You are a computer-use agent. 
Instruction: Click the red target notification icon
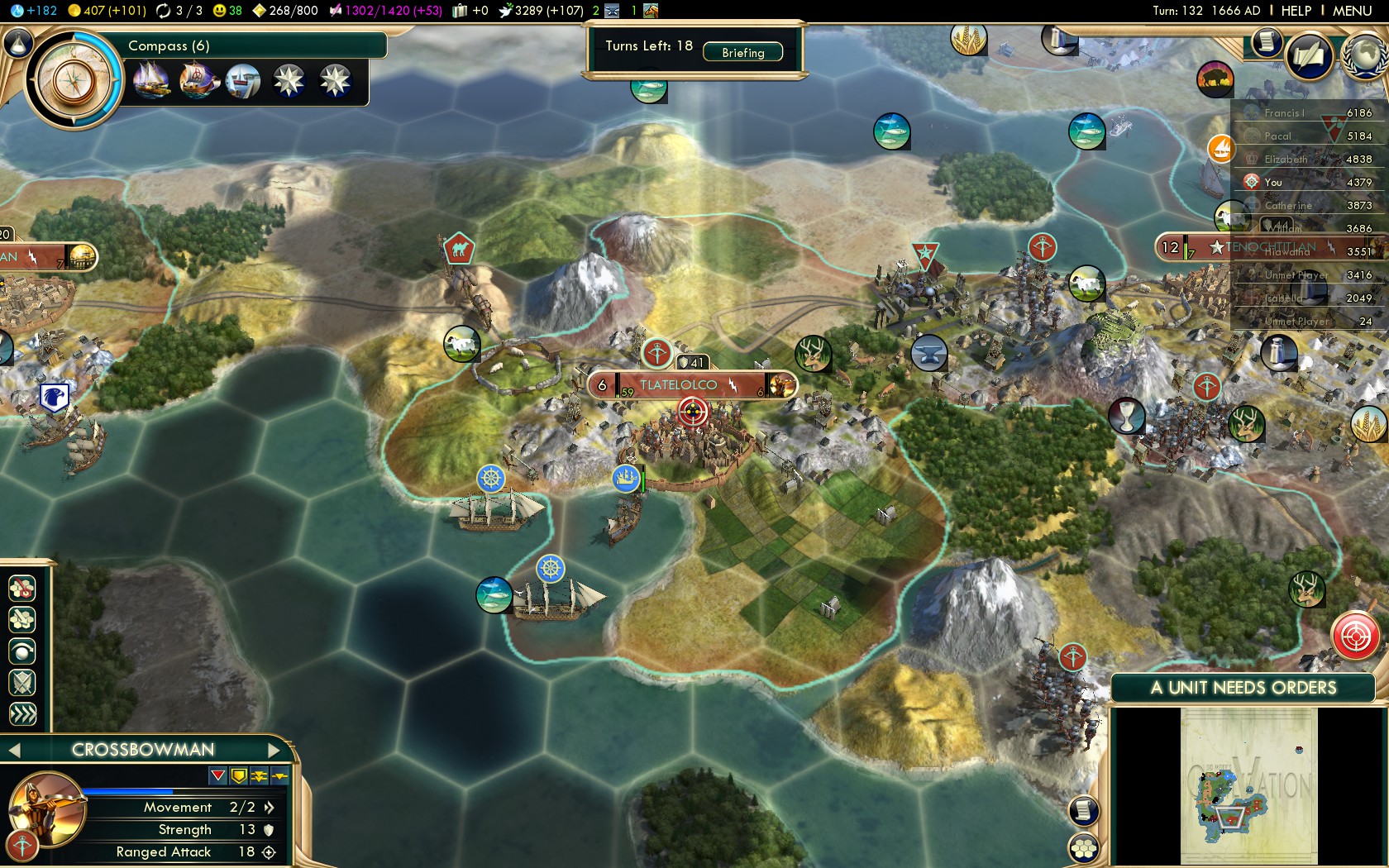1356,637
